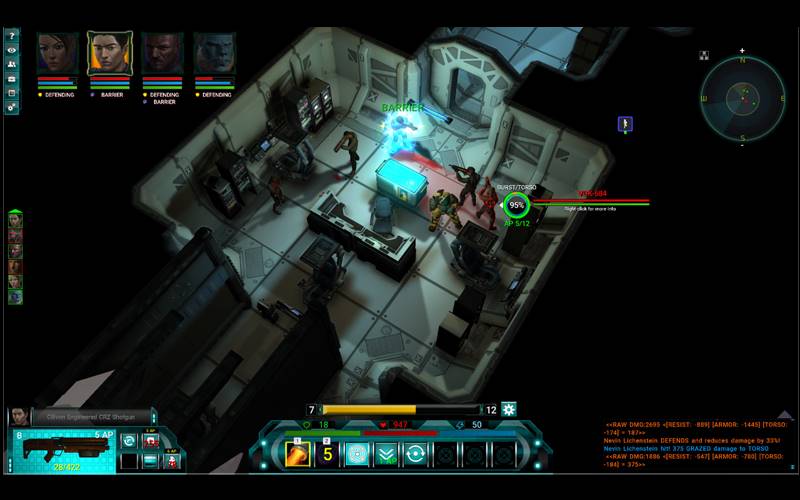The width and height of the screenshot is (800, 500).
Task: Open the gear button beside the turn bar
Action: 508,409
